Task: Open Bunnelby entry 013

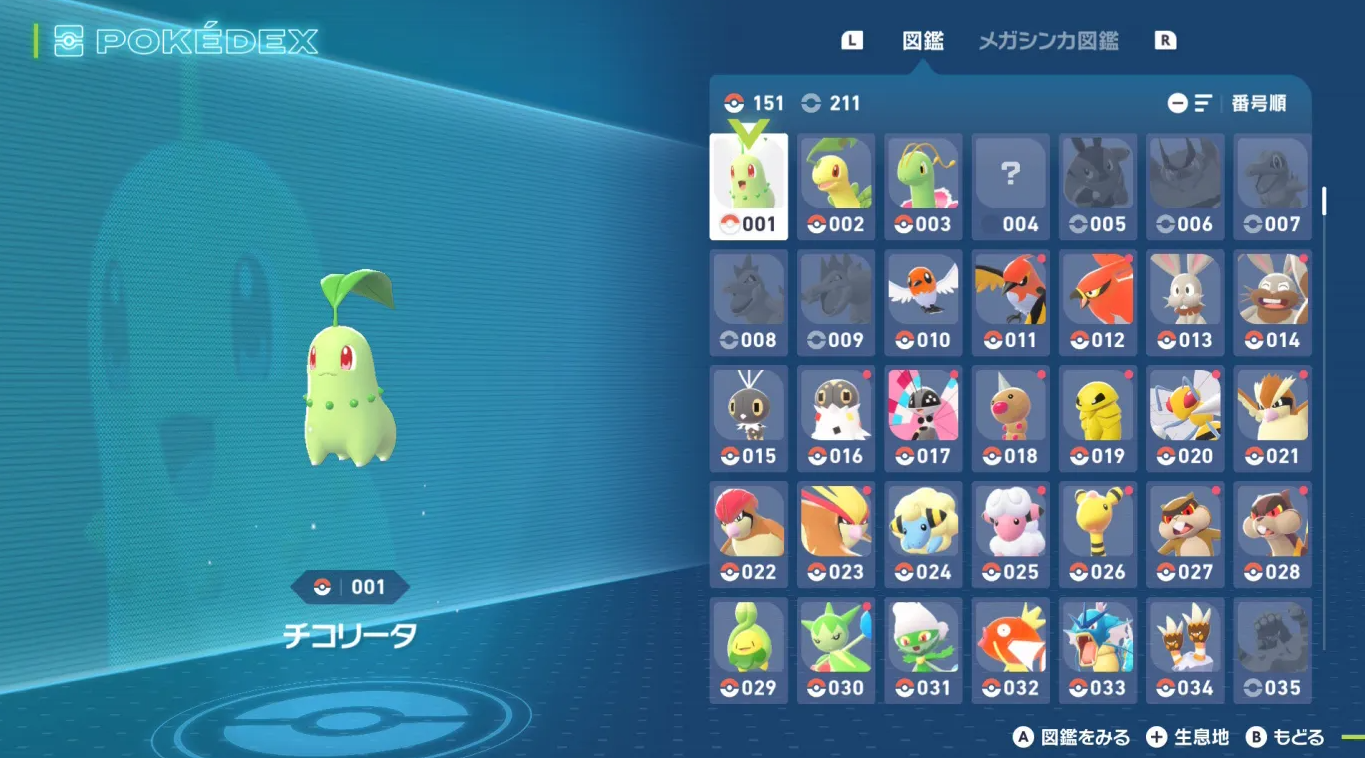Action: 1184,303
